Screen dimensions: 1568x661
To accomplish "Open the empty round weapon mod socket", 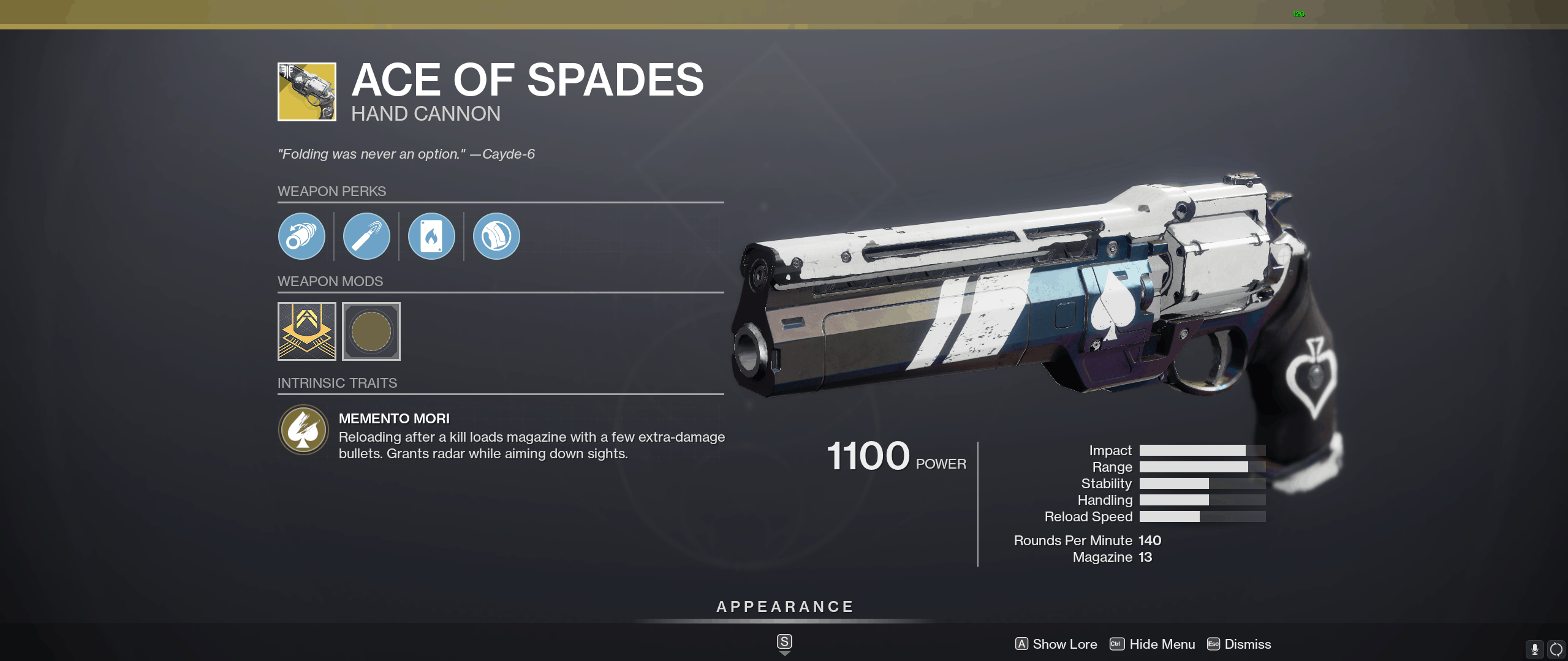I will point(371,331).
